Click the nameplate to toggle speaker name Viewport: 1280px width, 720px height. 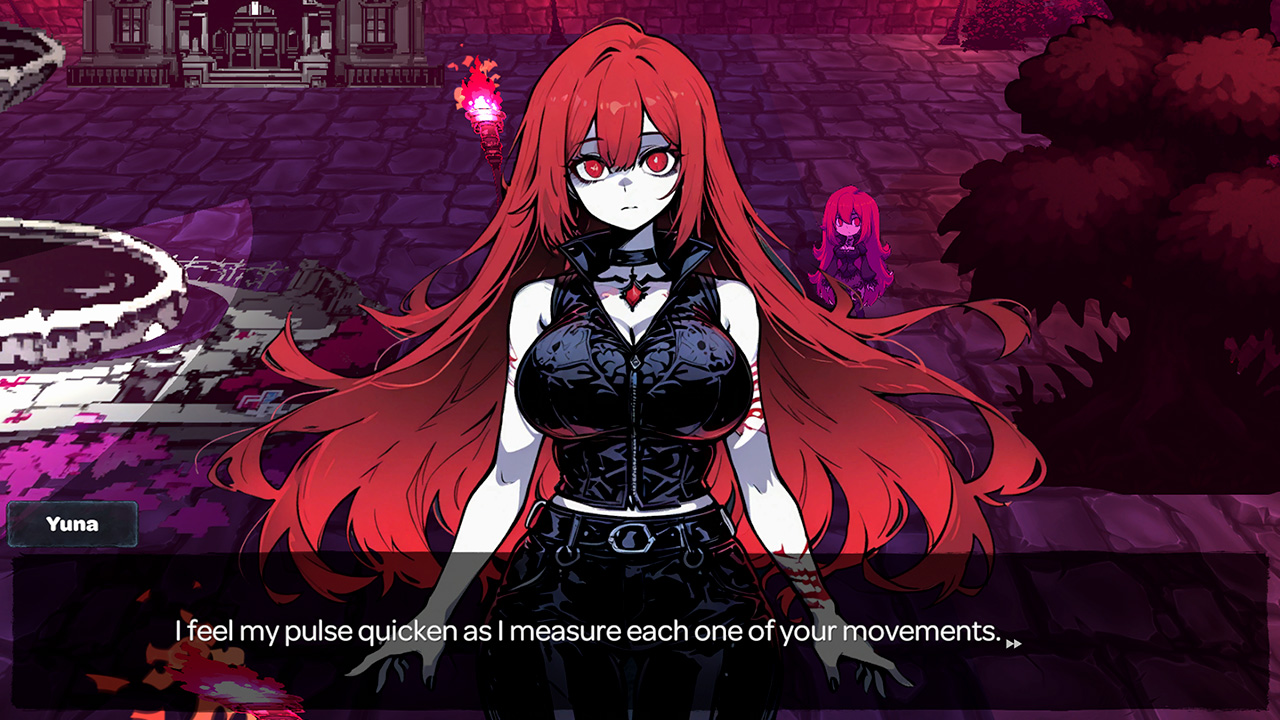tap(75, 523)
